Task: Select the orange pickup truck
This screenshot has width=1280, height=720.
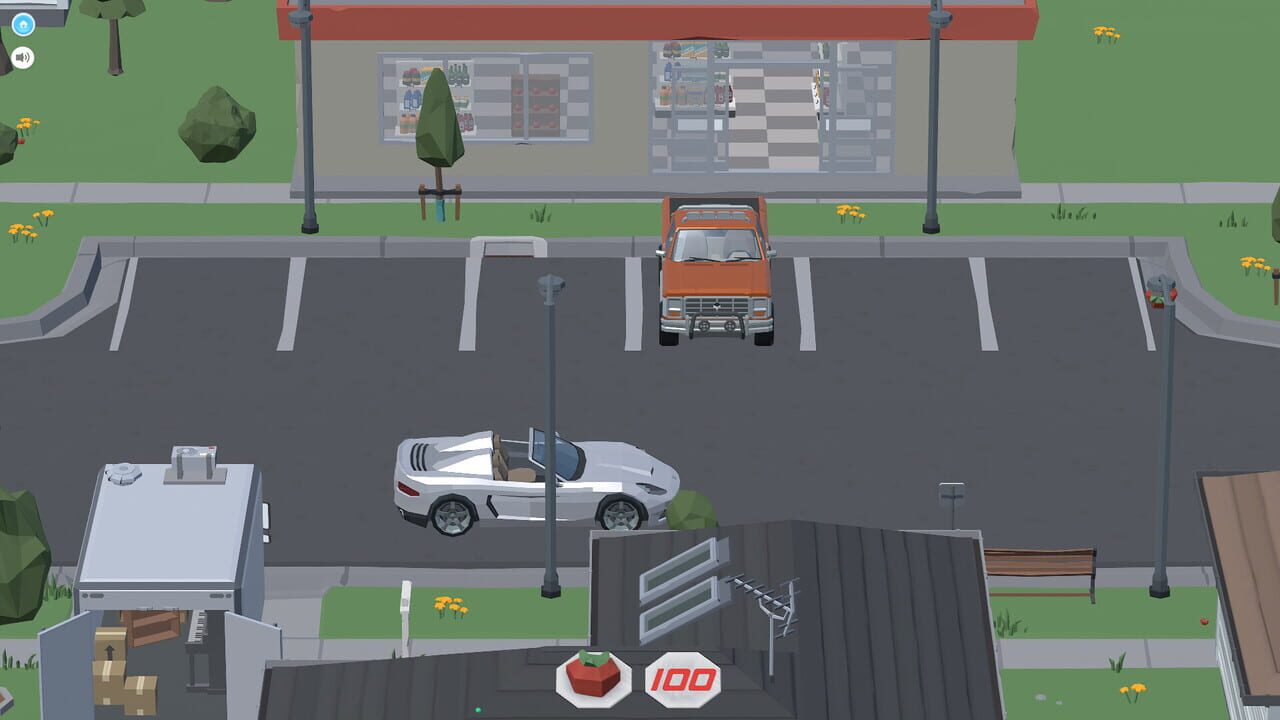Action: 715,275
